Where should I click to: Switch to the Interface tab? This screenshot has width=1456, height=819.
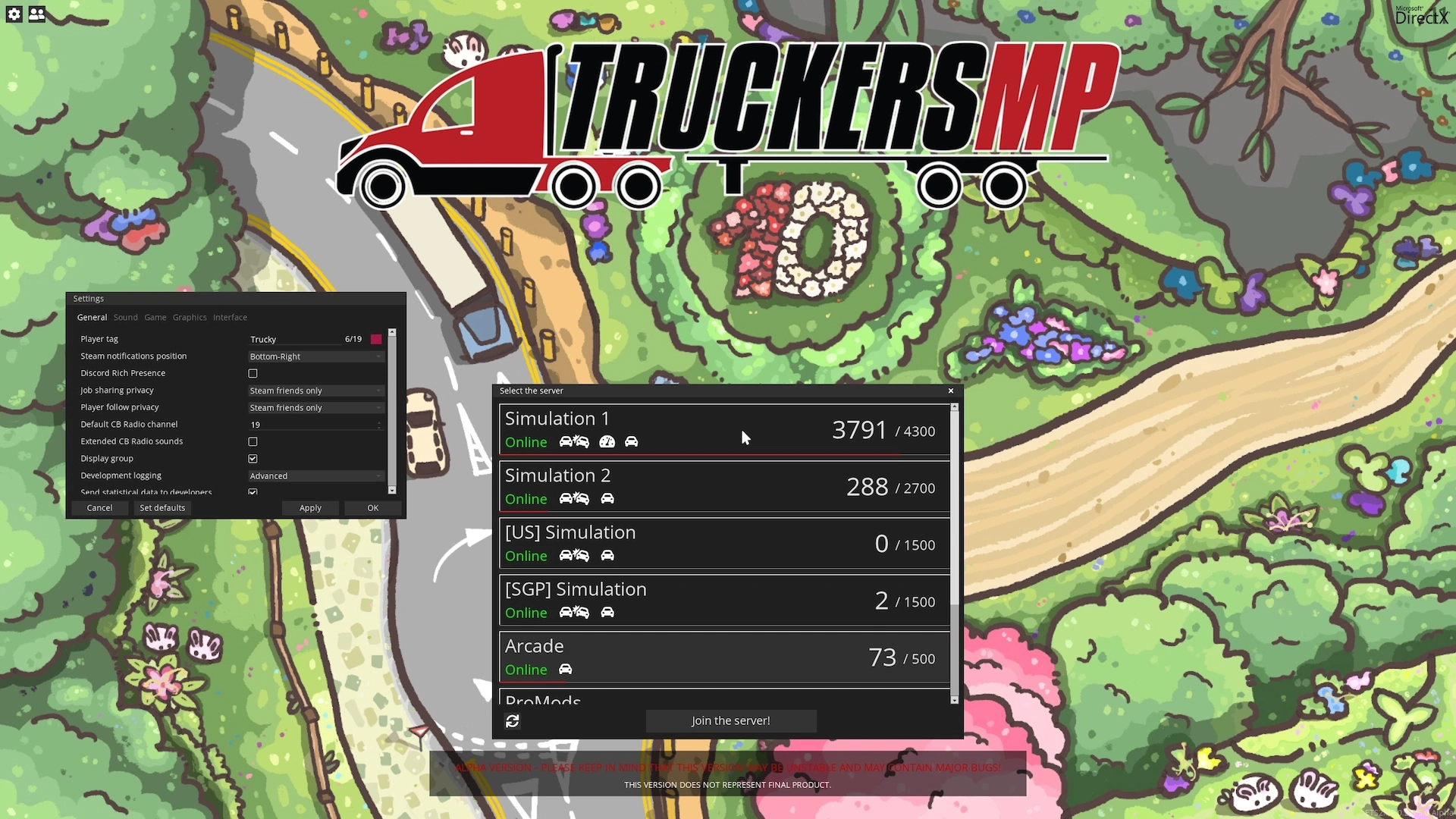point(230,318)
